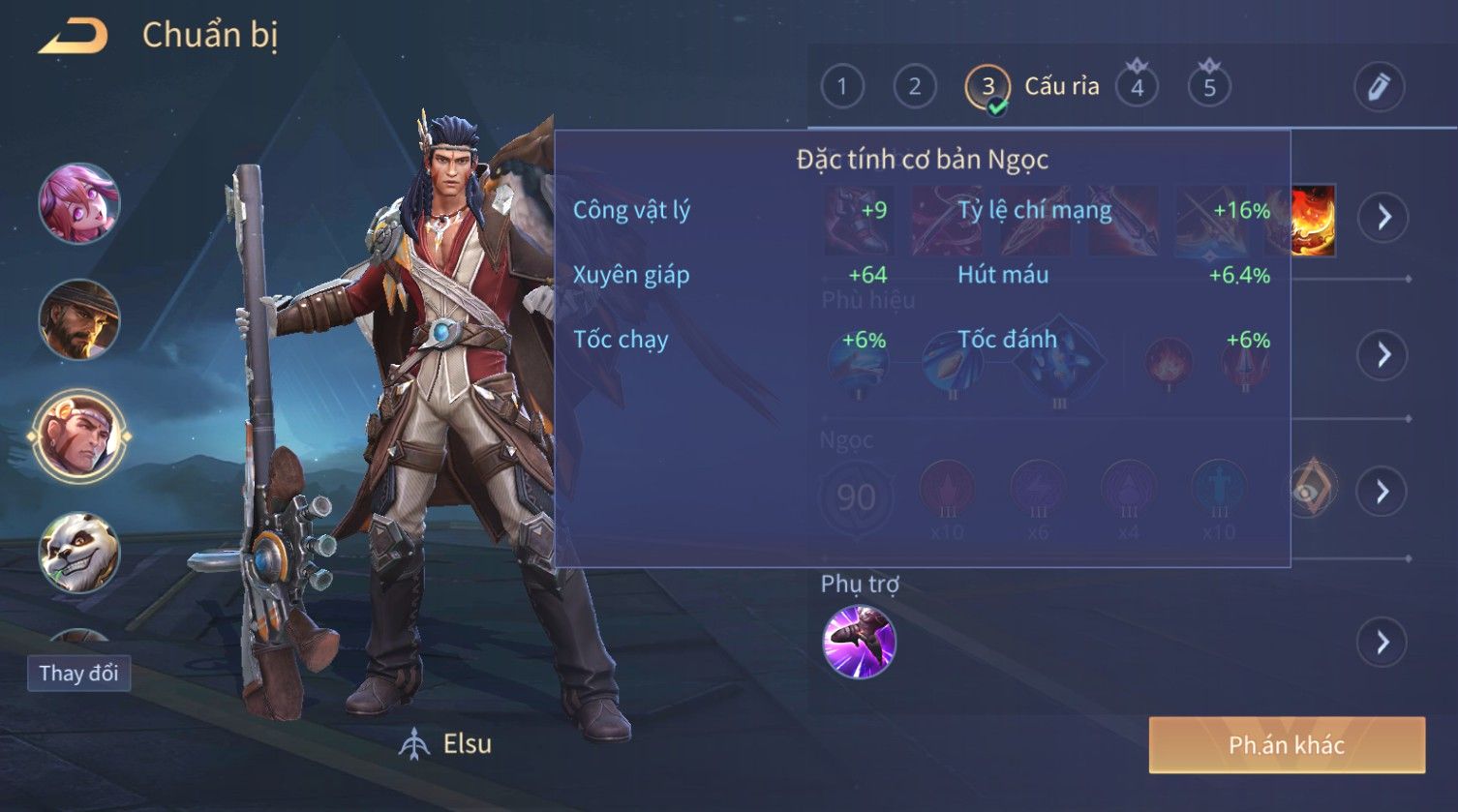This screenshot has height=812, width=1458.
Task: Select the highlighted headband hero portrait
Action: [x=78, y=436]
